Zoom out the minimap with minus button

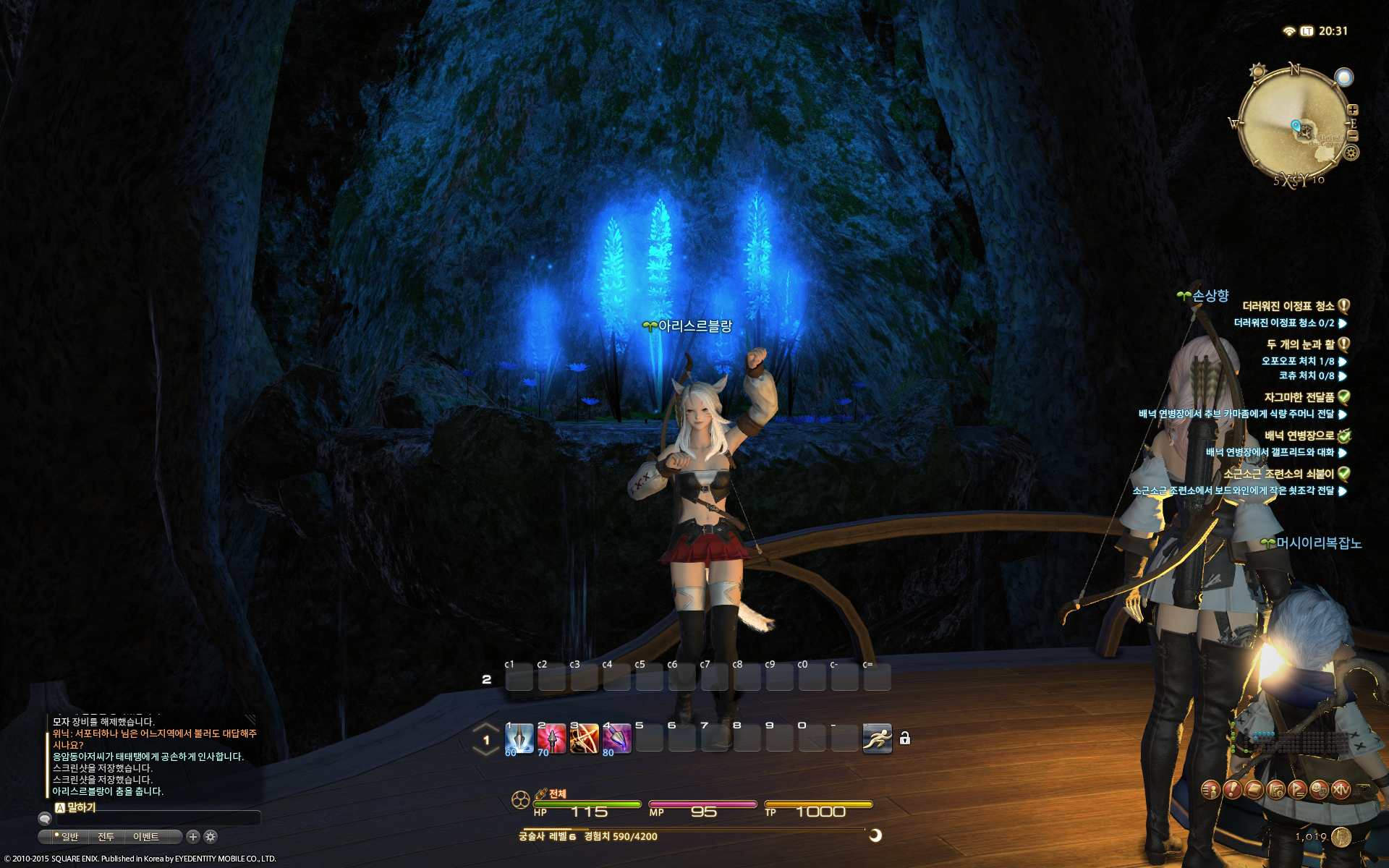coord(1353,135)
